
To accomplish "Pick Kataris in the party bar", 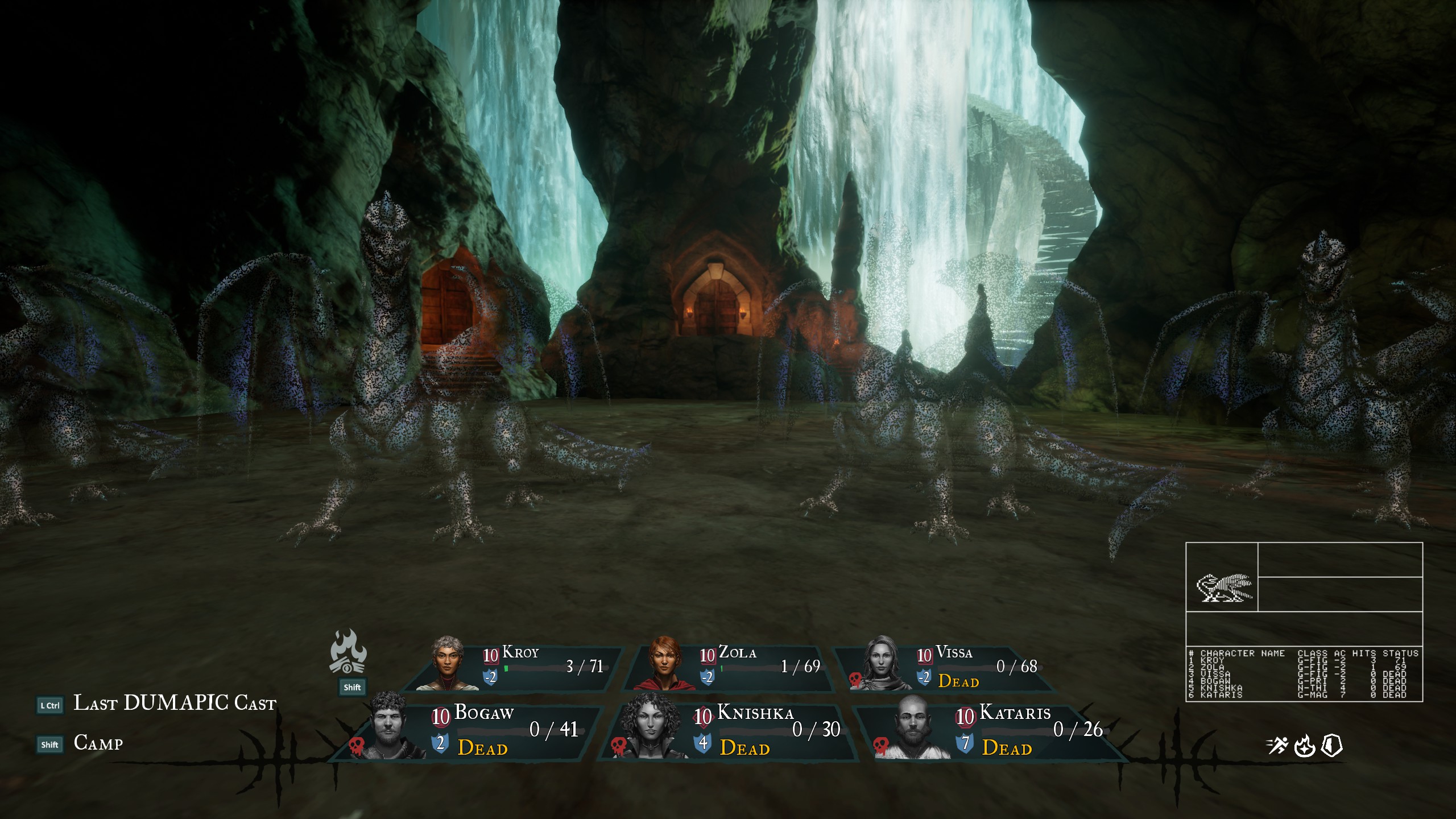I will point(992,731).
